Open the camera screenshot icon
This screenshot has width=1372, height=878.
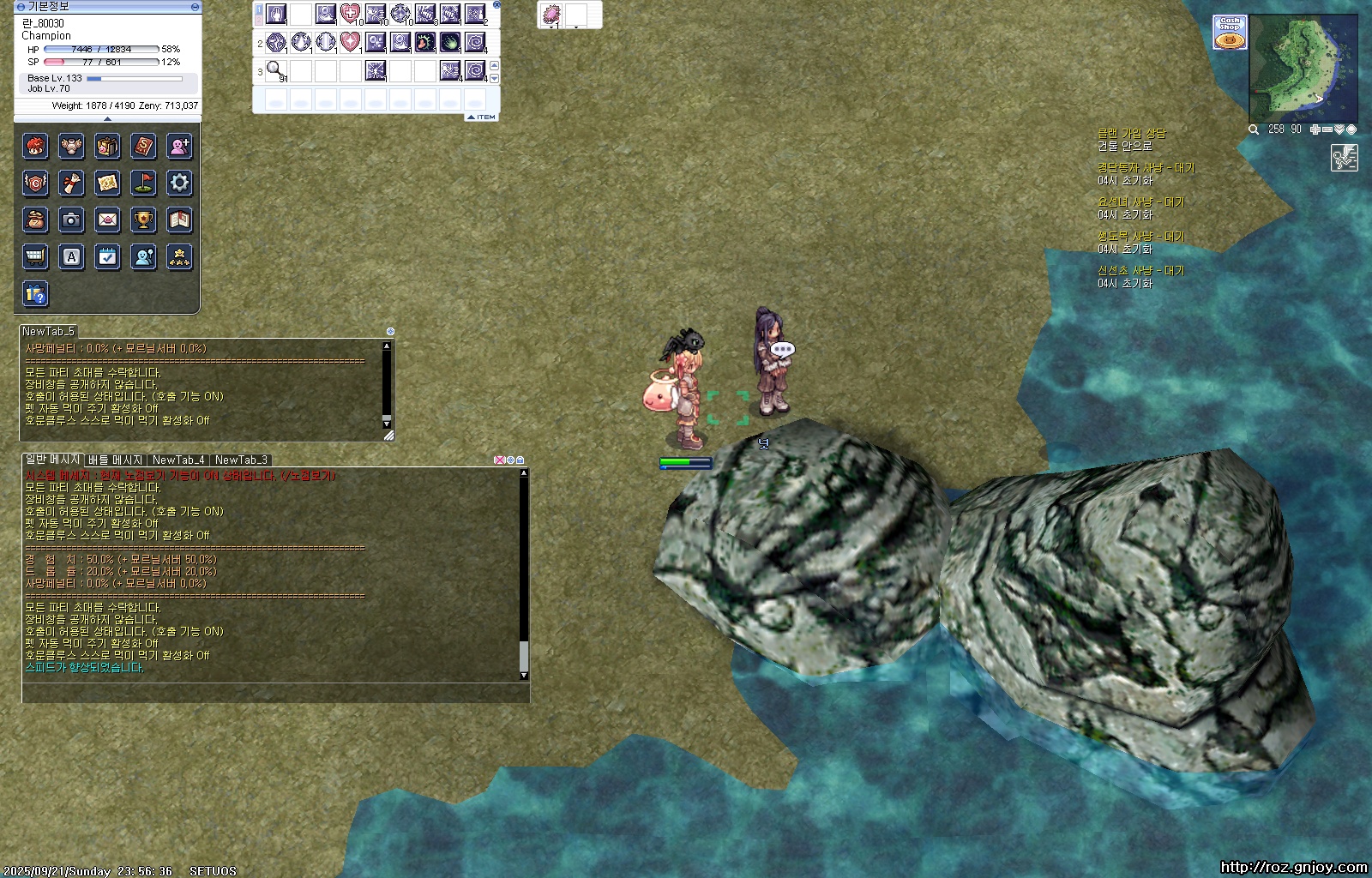point(71,219)
